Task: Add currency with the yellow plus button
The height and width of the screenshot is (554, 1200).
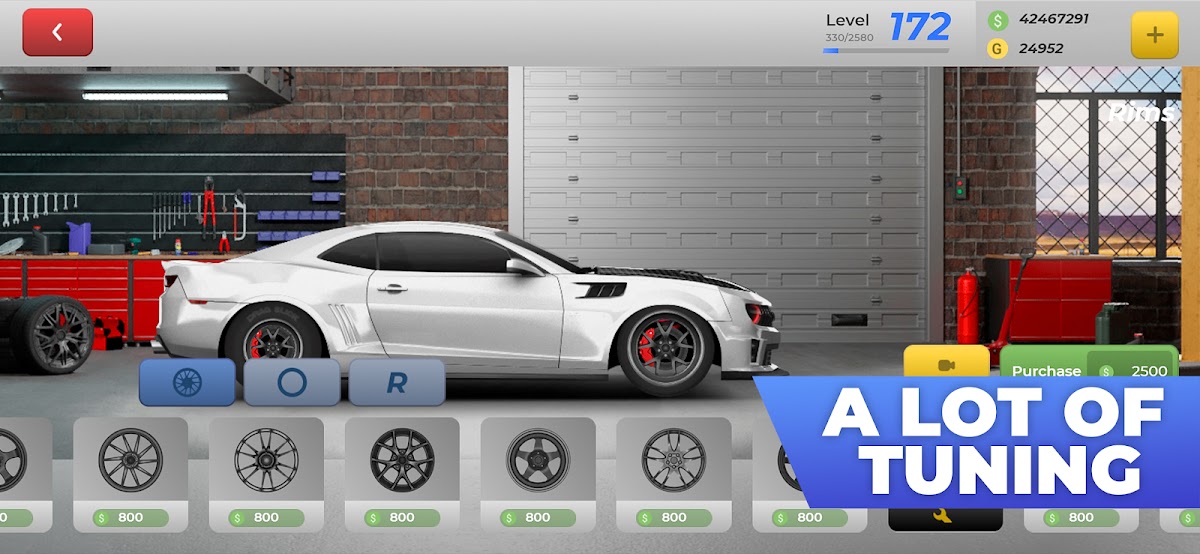Action: pyautogui.click(x=1154, y=35)
